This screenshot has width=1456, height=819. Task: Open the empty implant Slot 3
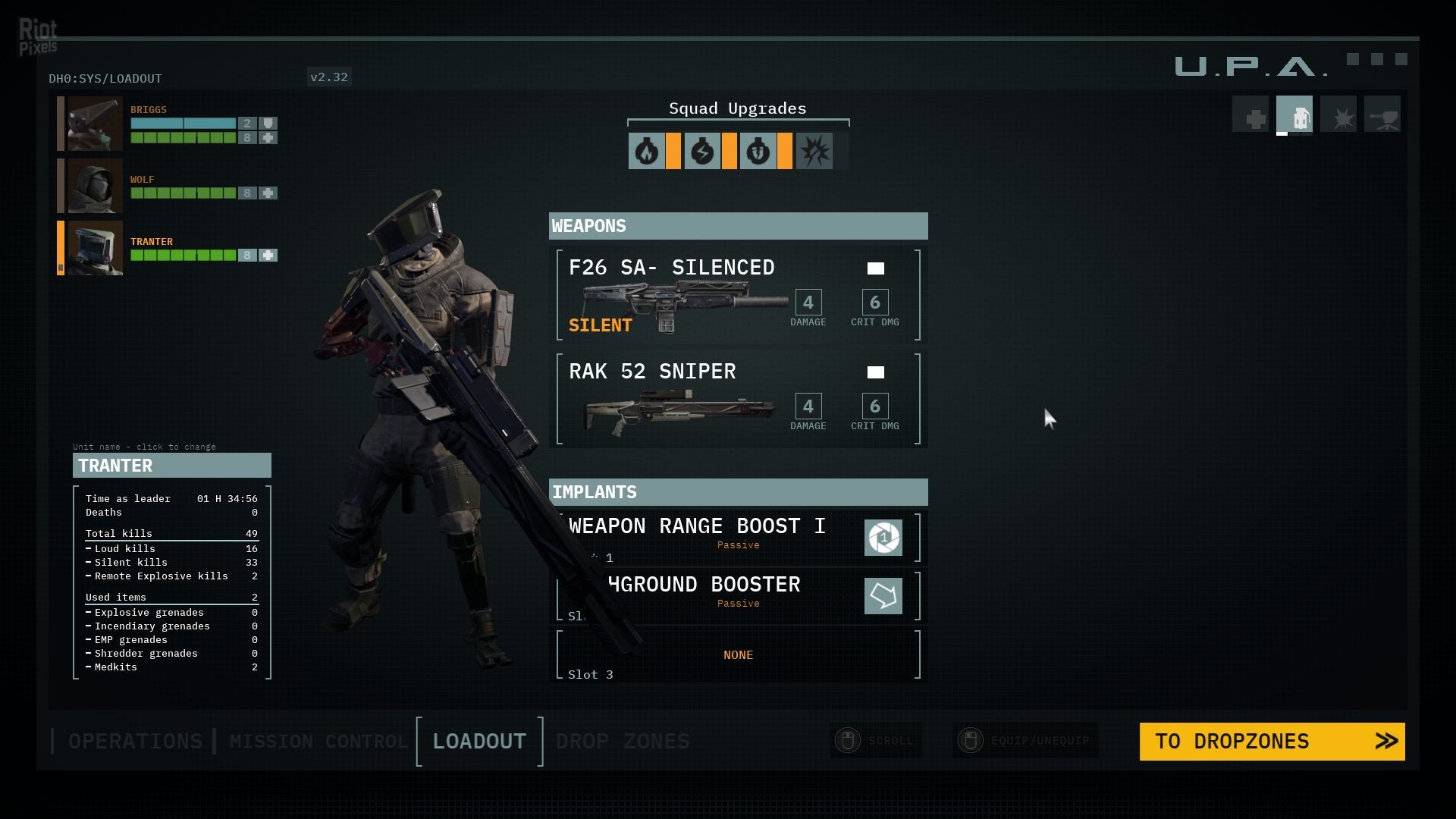tap(738, 654)
